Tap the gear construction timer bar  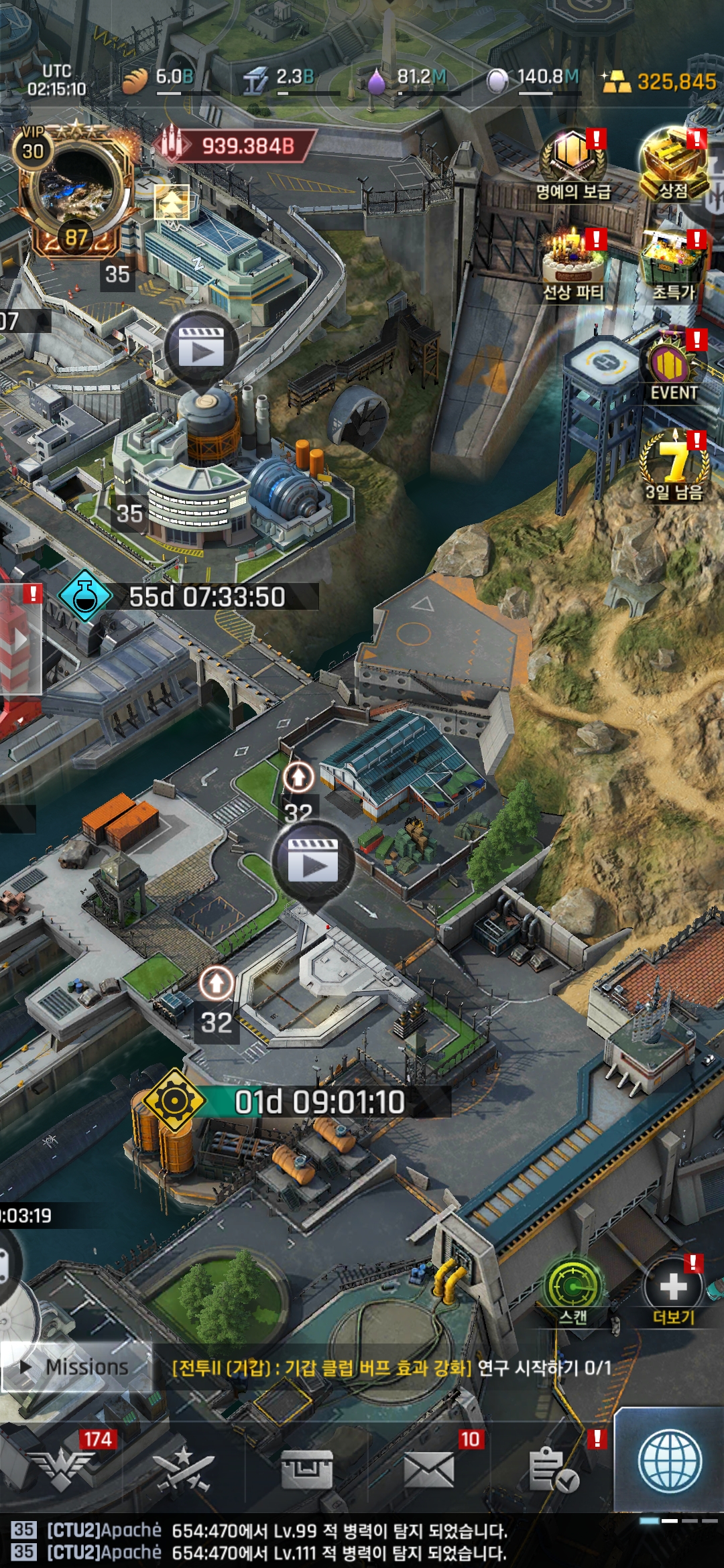[x=295, y=1102]
